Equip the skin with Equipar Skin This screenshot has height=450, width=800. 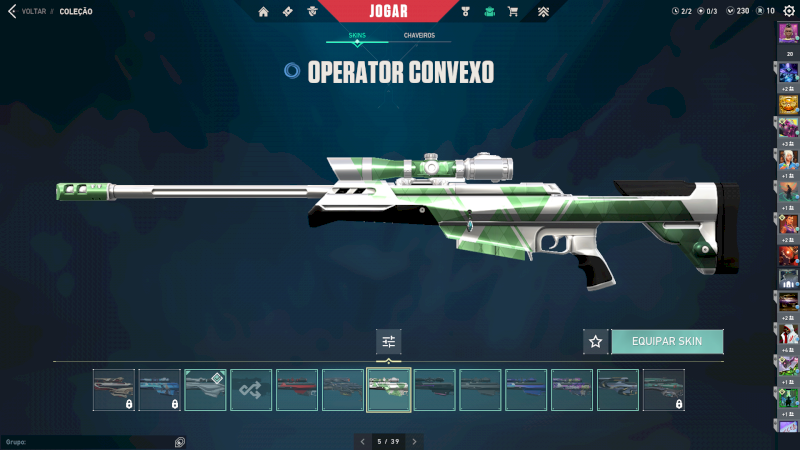pyautogui.click(x=667, y=341)
